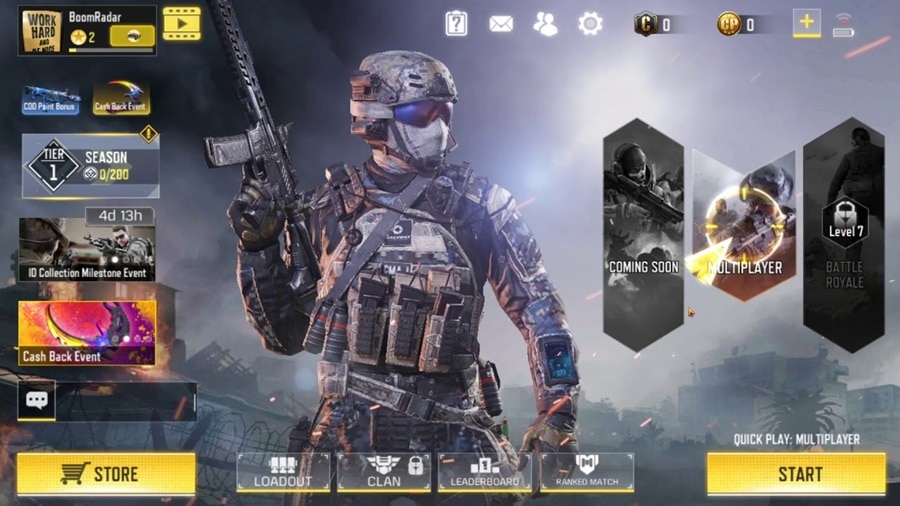
Task: Open the question mark clipboard icon
Action: point(456,24)
